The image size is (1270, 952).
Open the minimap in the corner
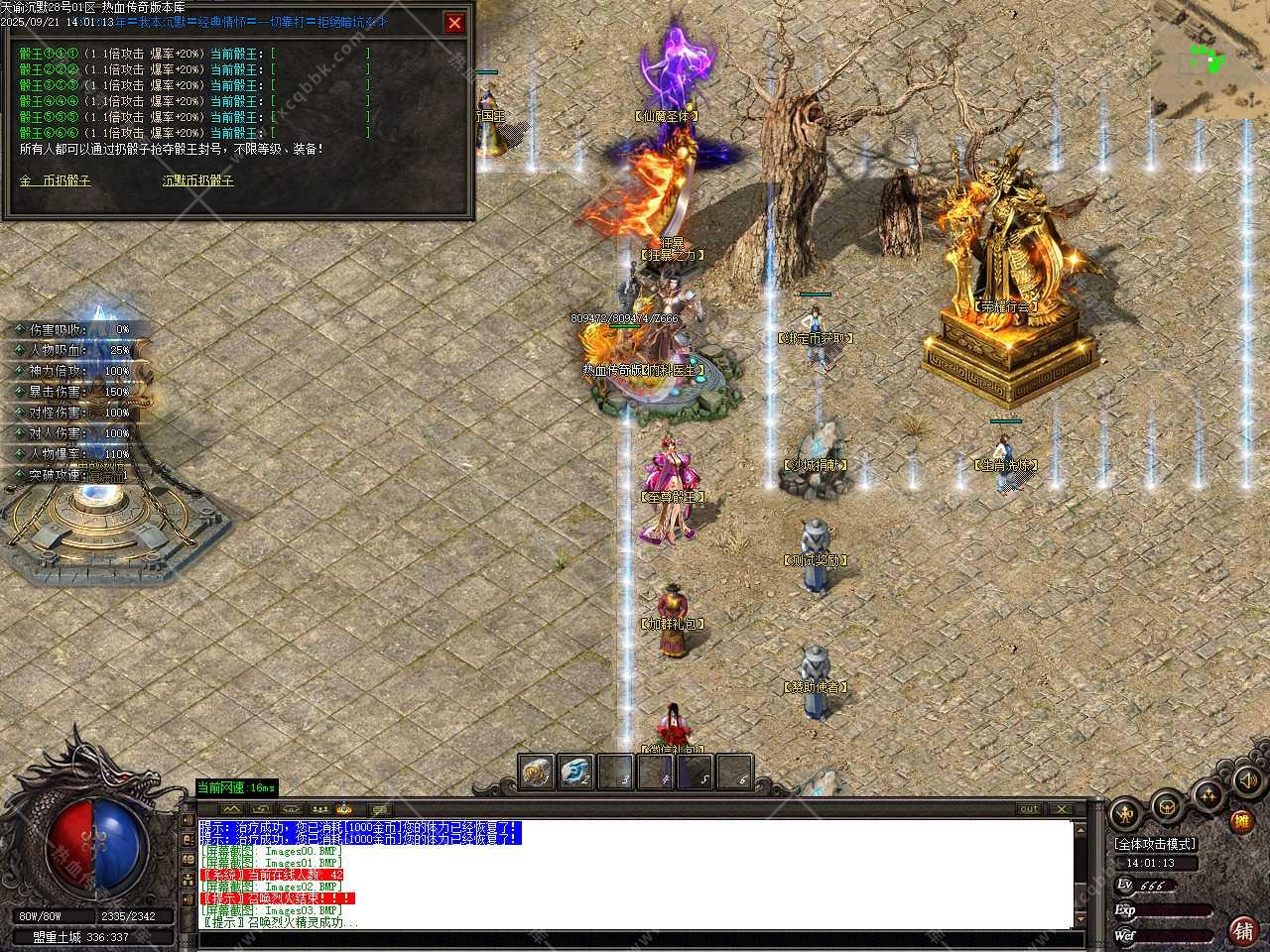tap(1209, 59)
